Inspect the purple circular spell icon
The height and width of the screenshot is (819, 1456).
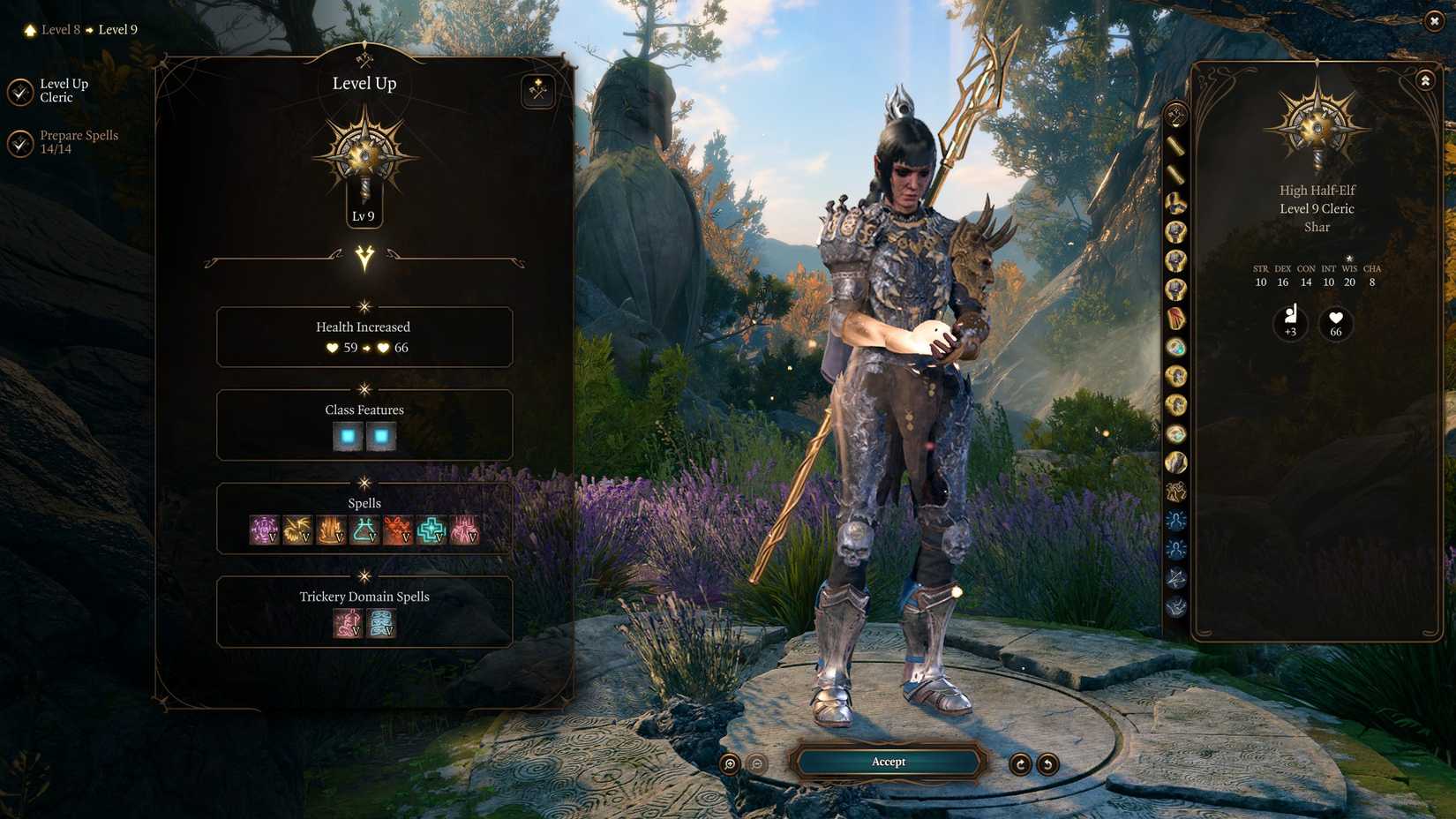(x=264, y=530)
